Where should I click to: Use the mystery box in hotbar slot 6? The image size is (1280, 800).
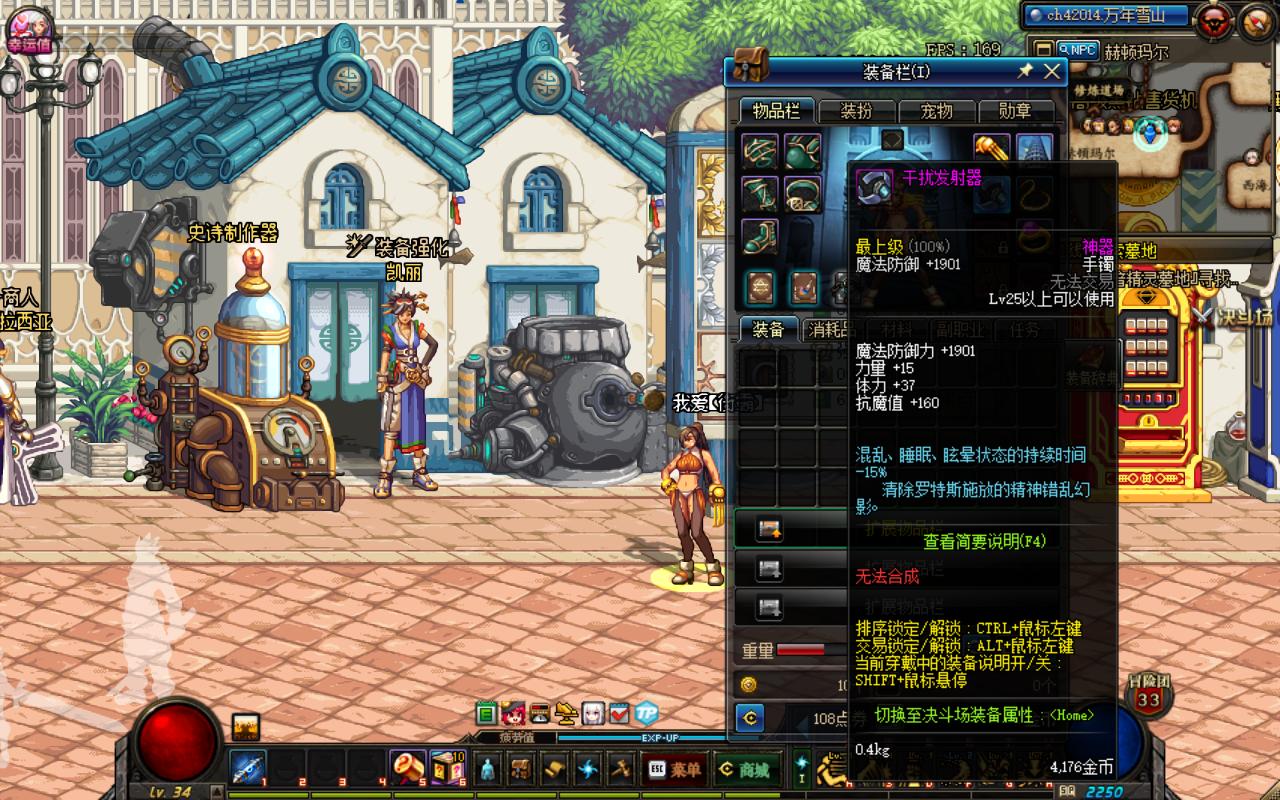click(x=447, y=768)
